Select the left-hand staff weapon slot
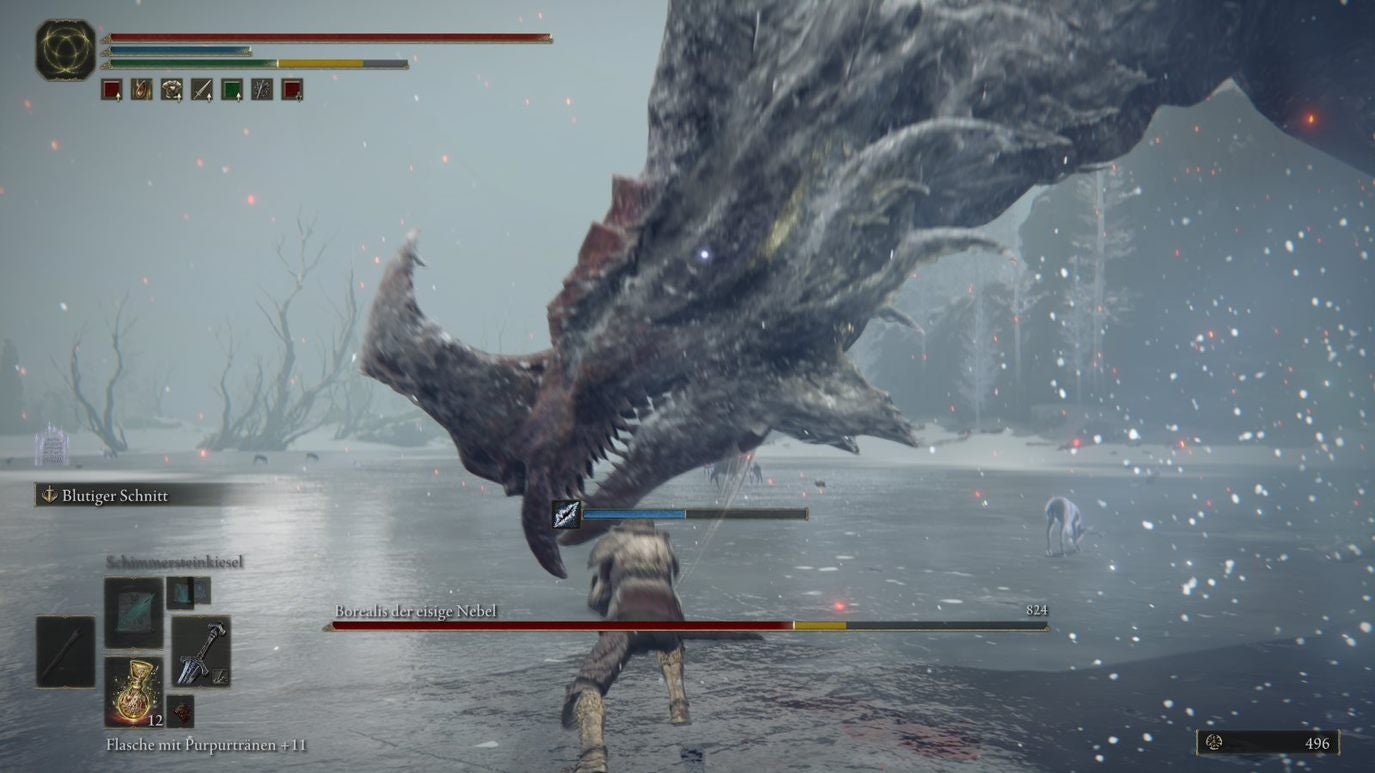The image size is (1375, 773). [66, 652]
